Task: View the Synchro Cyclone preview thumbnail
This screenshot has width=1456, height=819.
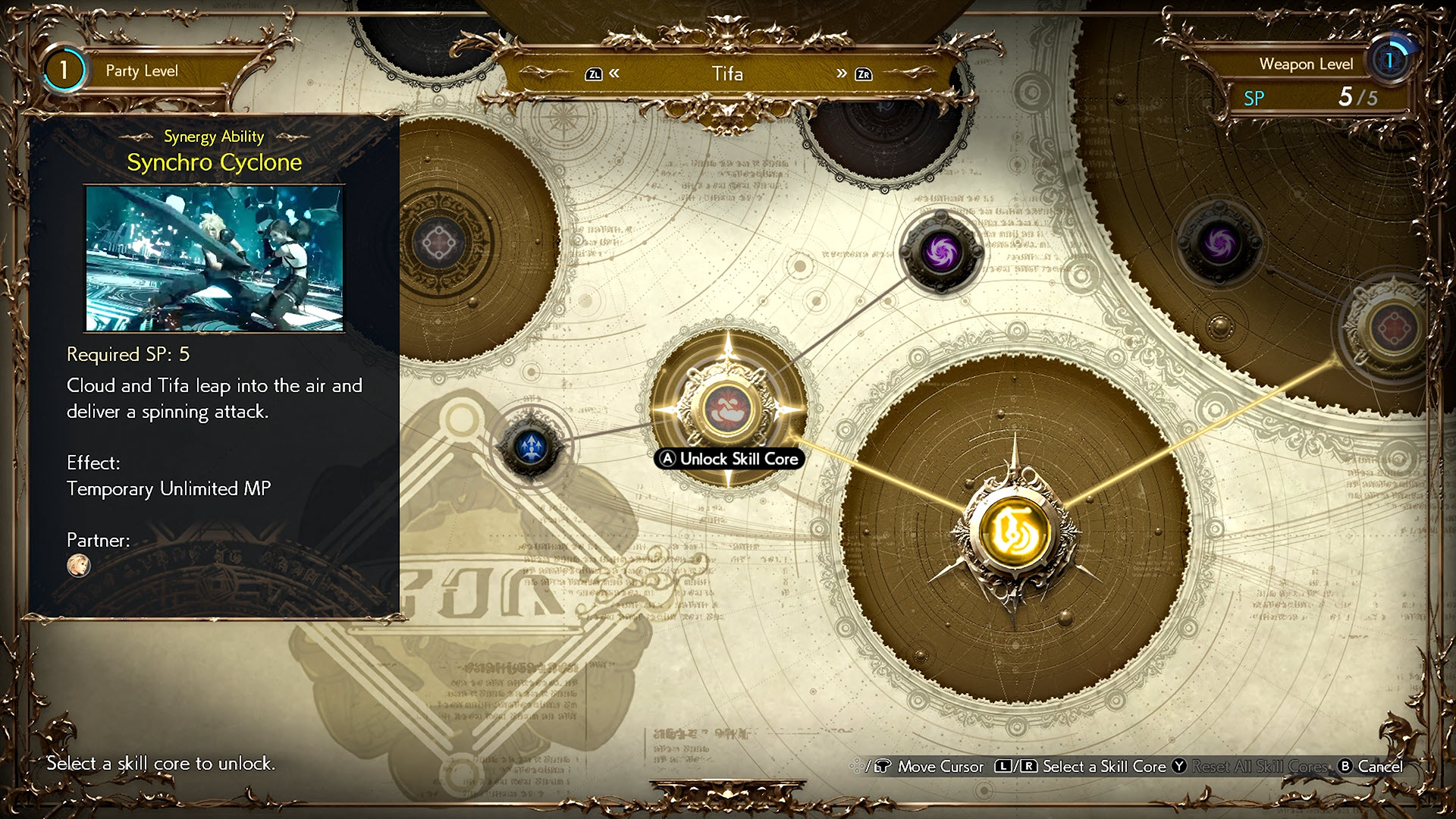Action: 215,259
